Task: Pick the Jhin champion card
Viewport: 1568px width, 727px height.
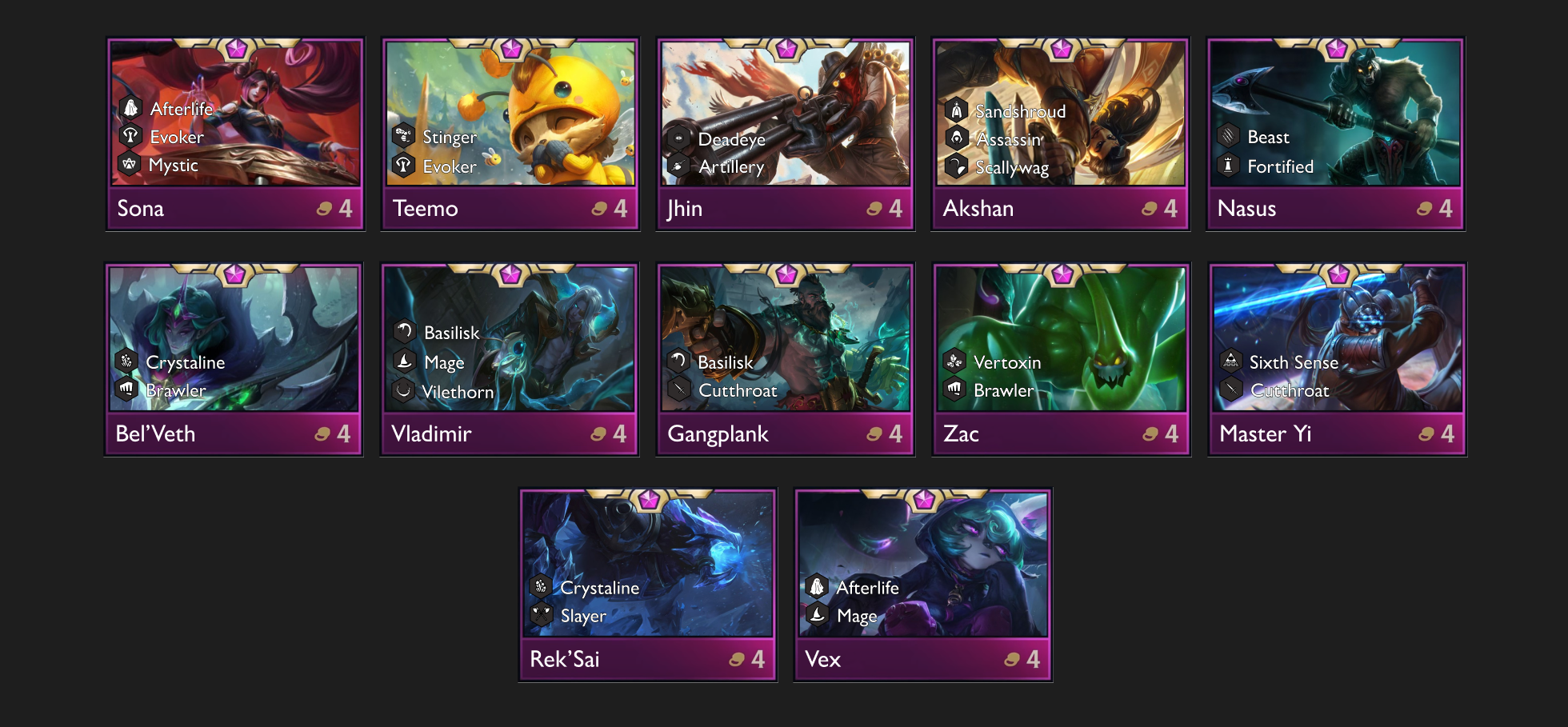Action: 786,134
